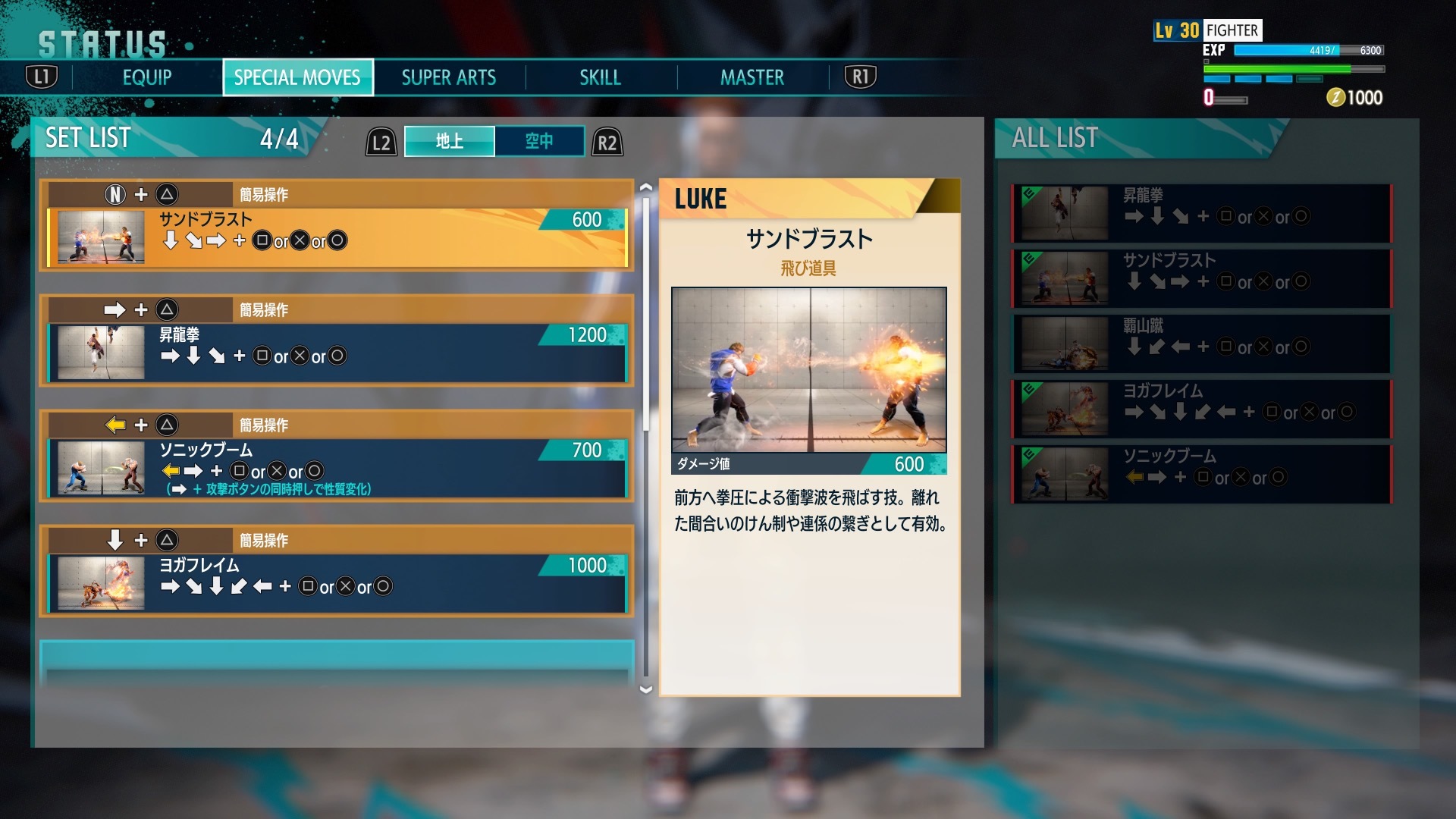The image size is (1456, 819).
Task: Click the L2 button icon beside SET LIST
Action: (x=379, y=140)
